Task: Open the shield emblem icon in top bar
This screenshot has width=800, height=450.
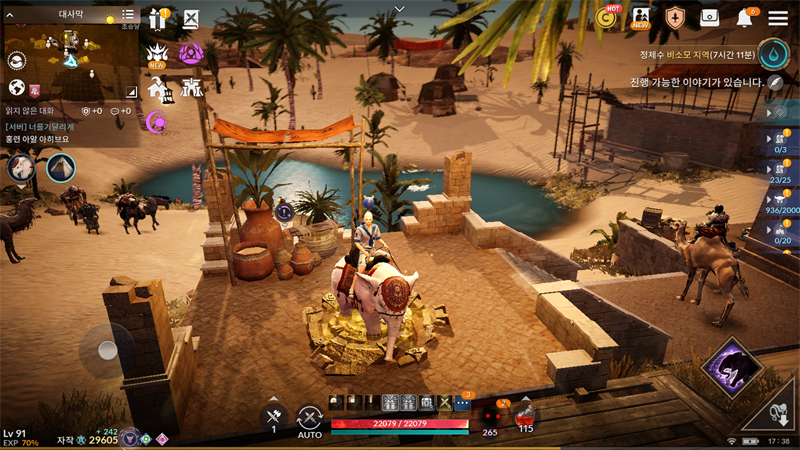Action: [x=675, y=18]
